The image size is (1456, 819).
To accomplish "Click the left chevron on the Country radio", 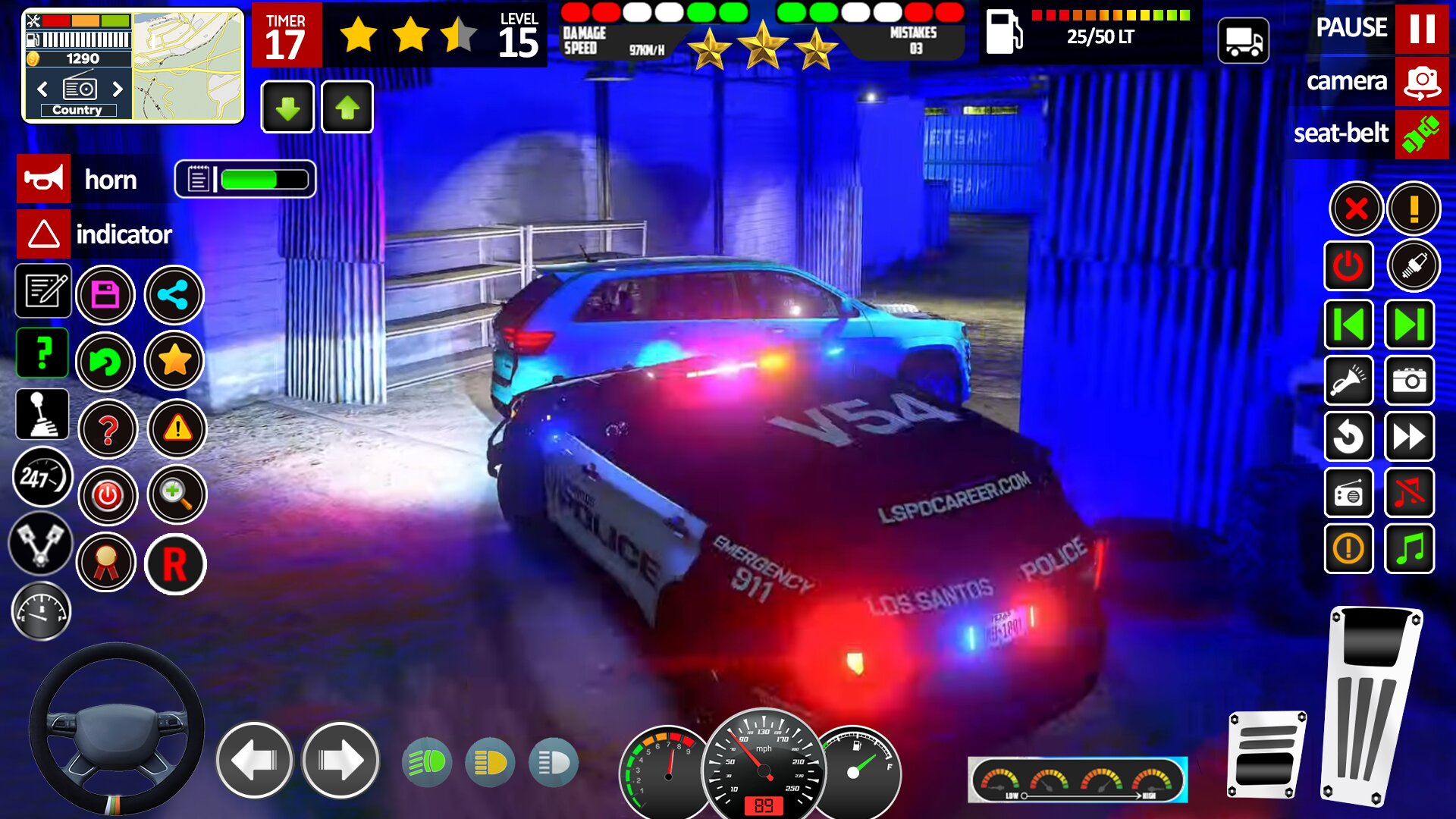I will pyautogui.click(x=42, y=89).
